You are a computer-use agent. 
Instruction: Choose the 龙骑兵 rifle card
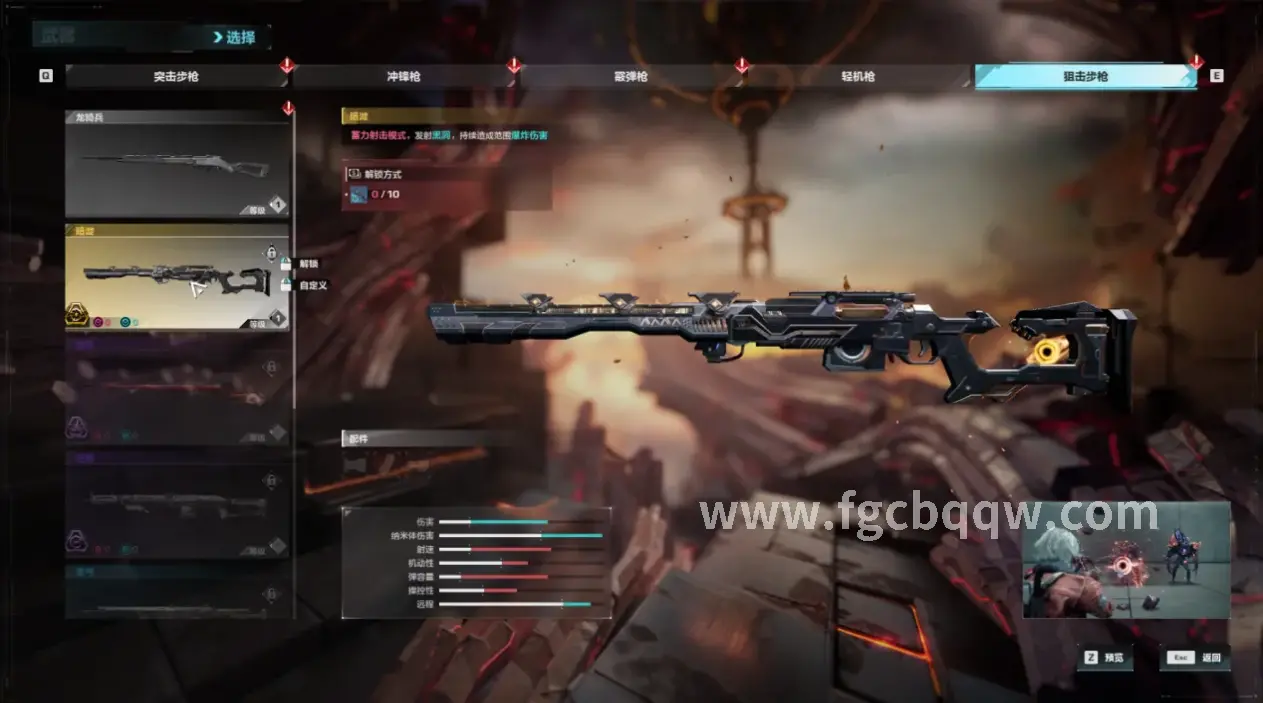177,165
